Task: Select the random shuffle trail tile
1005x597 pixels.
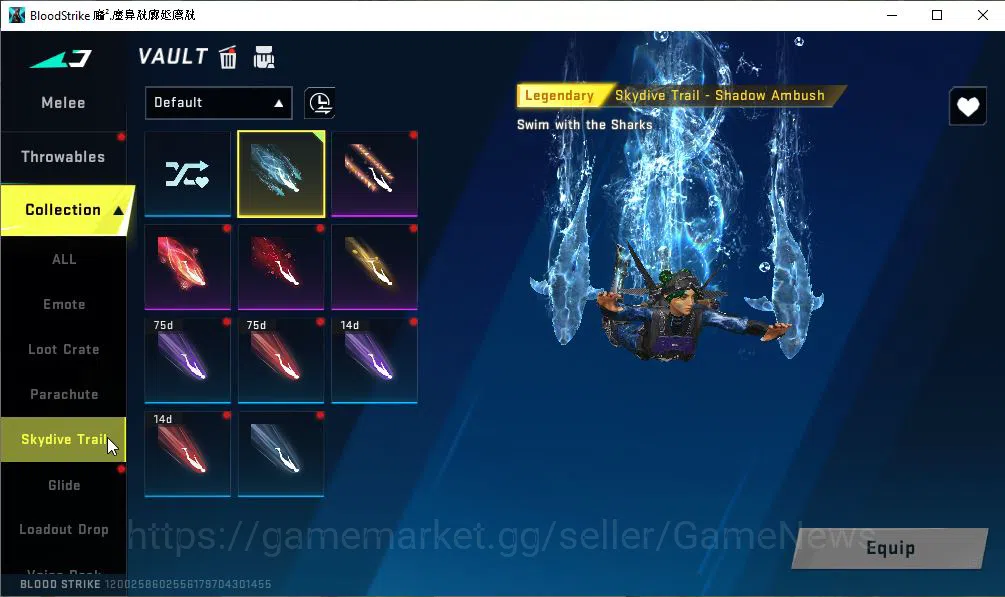Action: point(188,174)
